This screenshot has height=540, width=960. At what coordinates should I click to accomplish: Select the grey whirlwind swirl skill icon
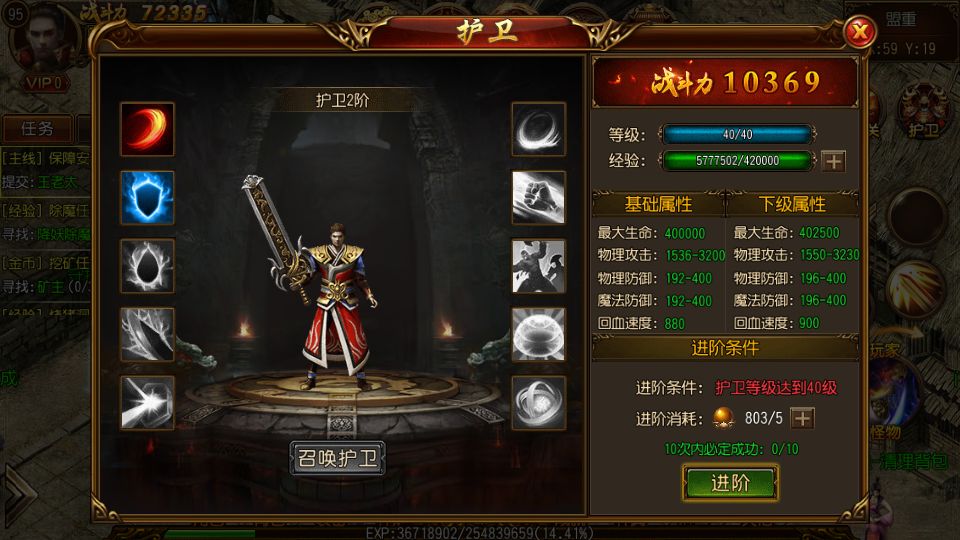pos(539,129)
